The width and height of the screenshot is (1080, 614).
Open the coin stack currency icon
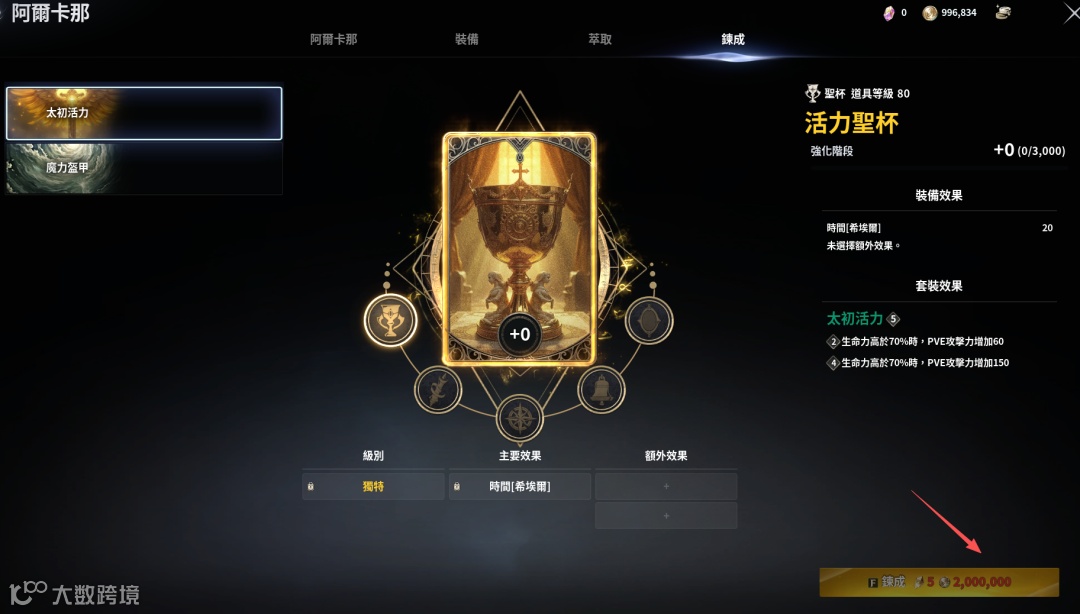pos(1003,13)
